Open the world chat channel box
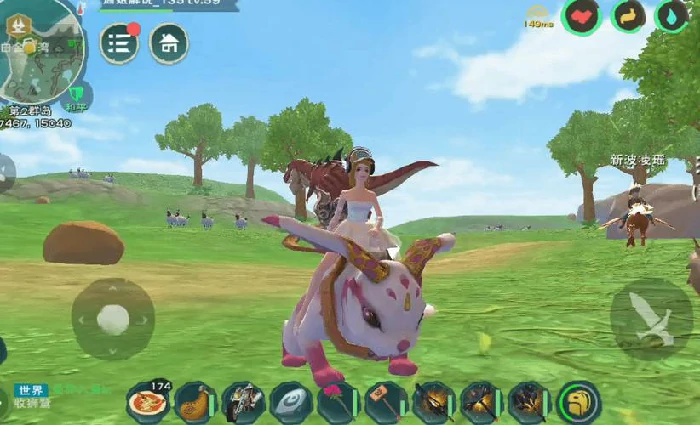700x425 pixels. tap(30, 396)
